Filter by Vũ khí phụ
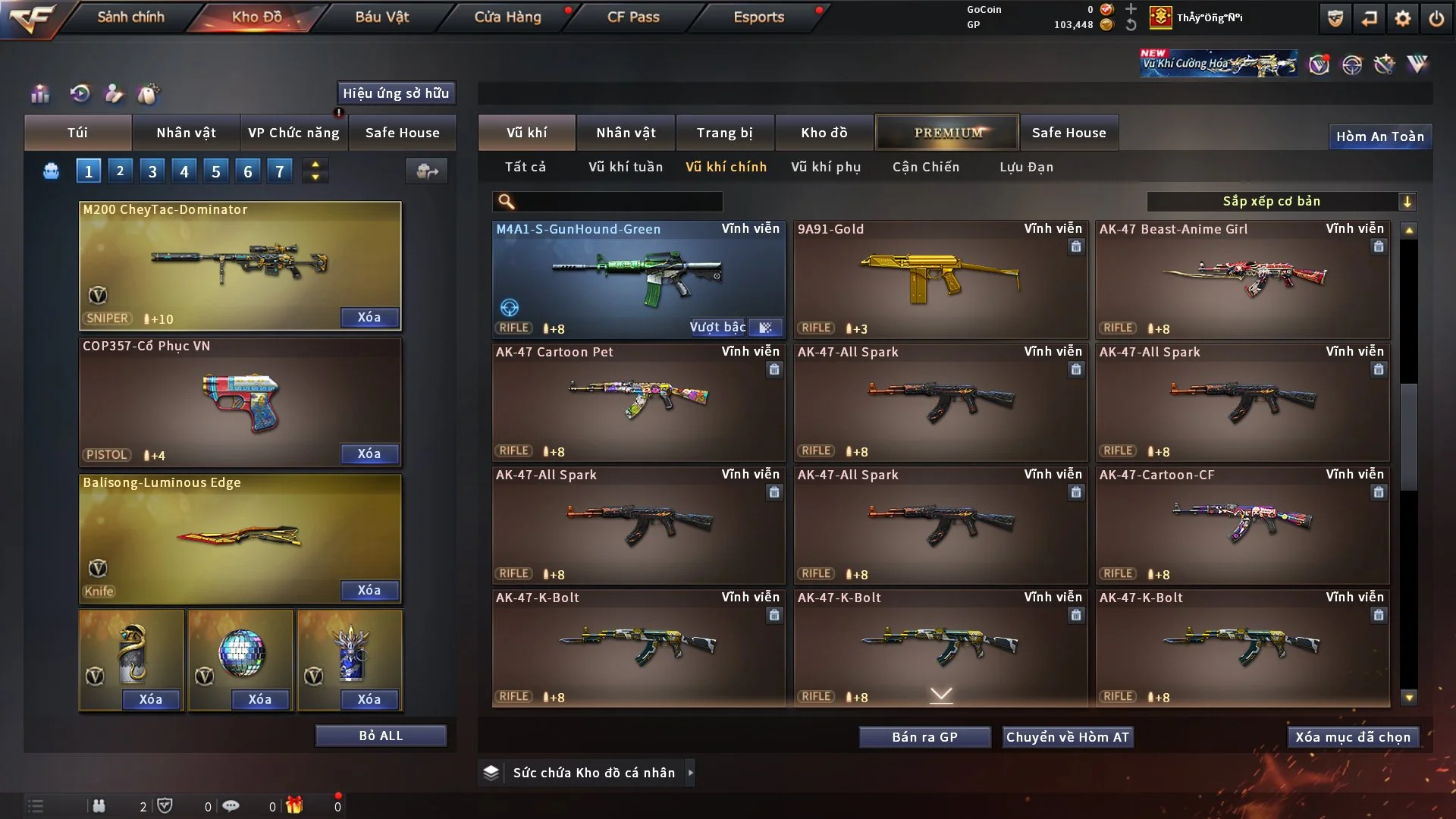 click(826, 167)
